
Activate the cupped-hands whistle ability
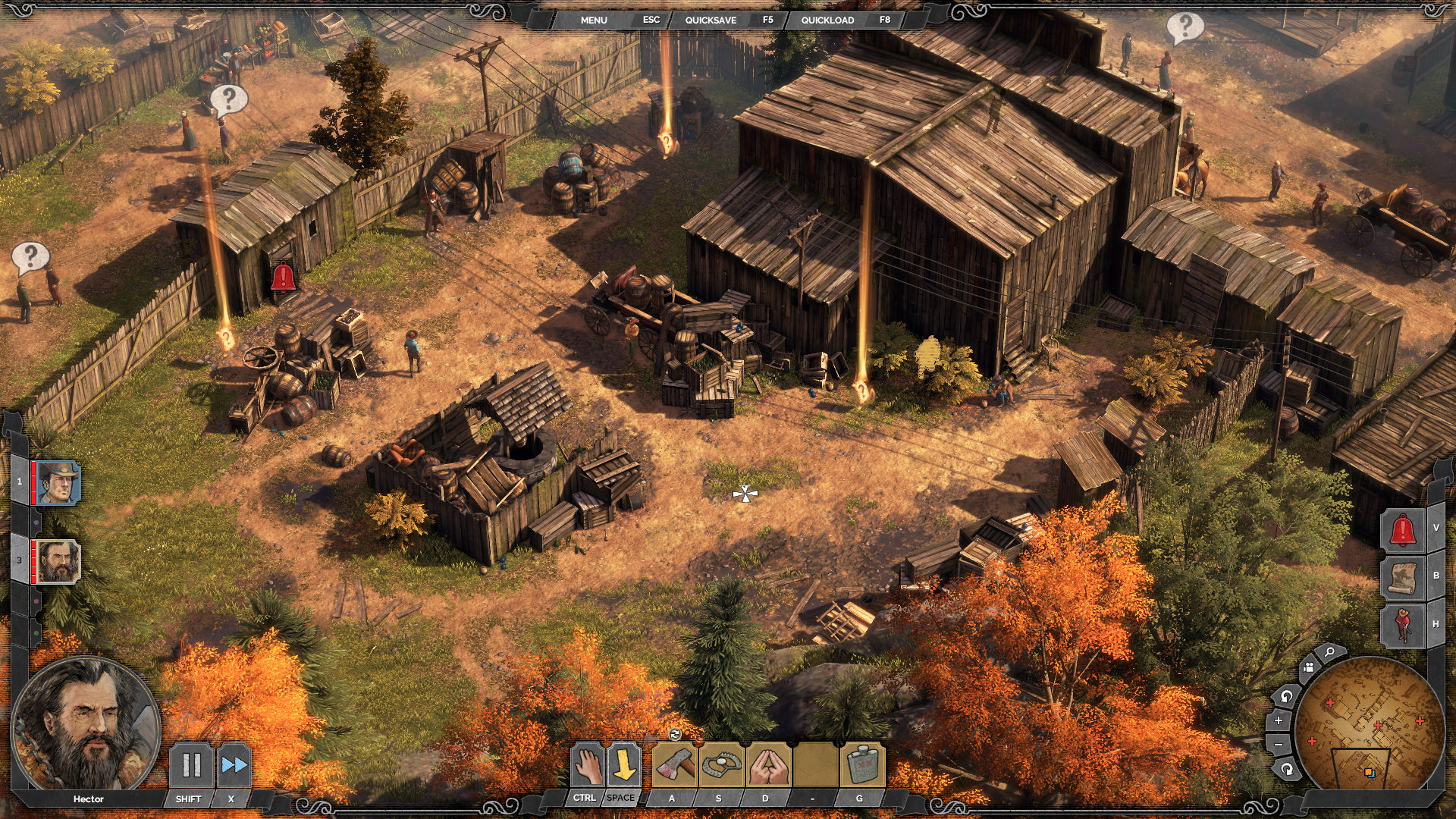(x=768, y=765)
